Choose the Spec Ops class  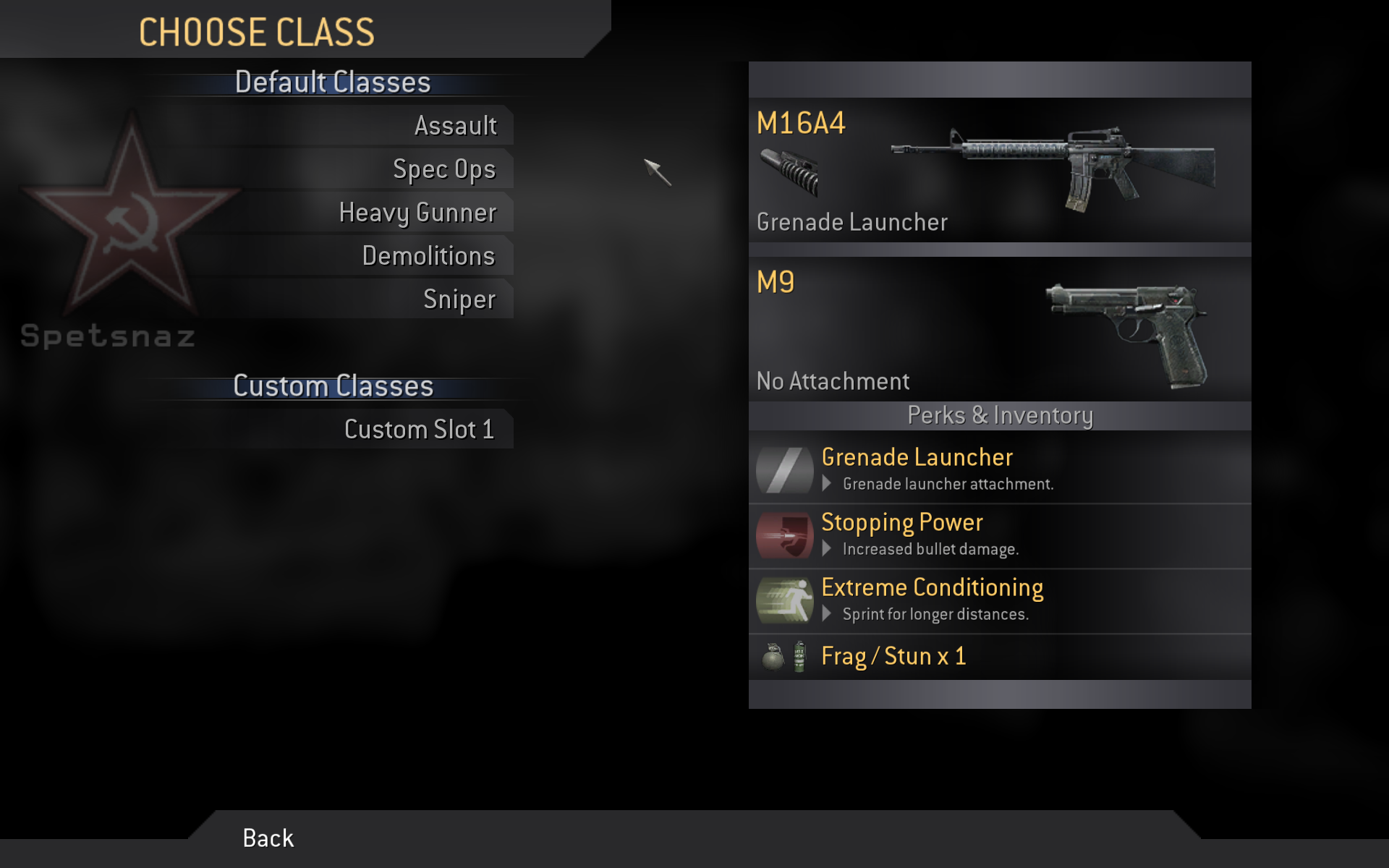coord(443,169)
